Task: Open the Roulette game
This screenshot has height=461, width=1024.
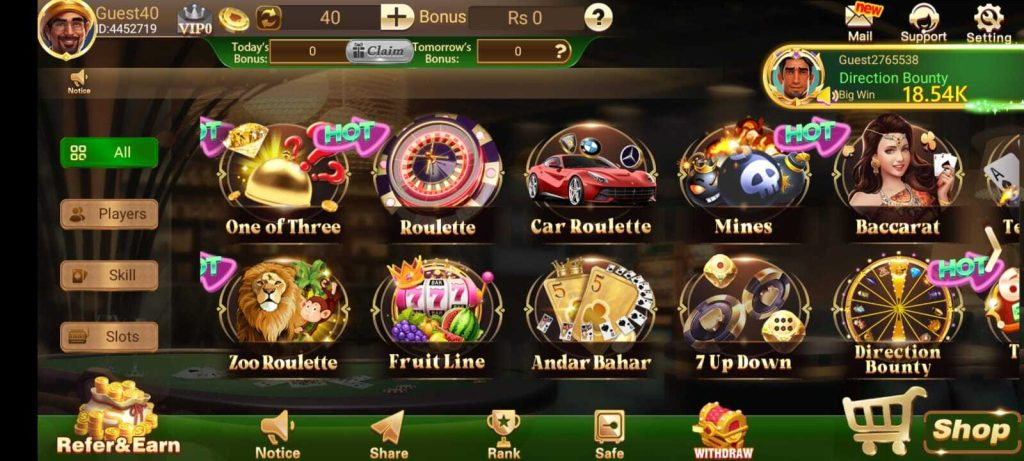Action: [x=437, y=175]
